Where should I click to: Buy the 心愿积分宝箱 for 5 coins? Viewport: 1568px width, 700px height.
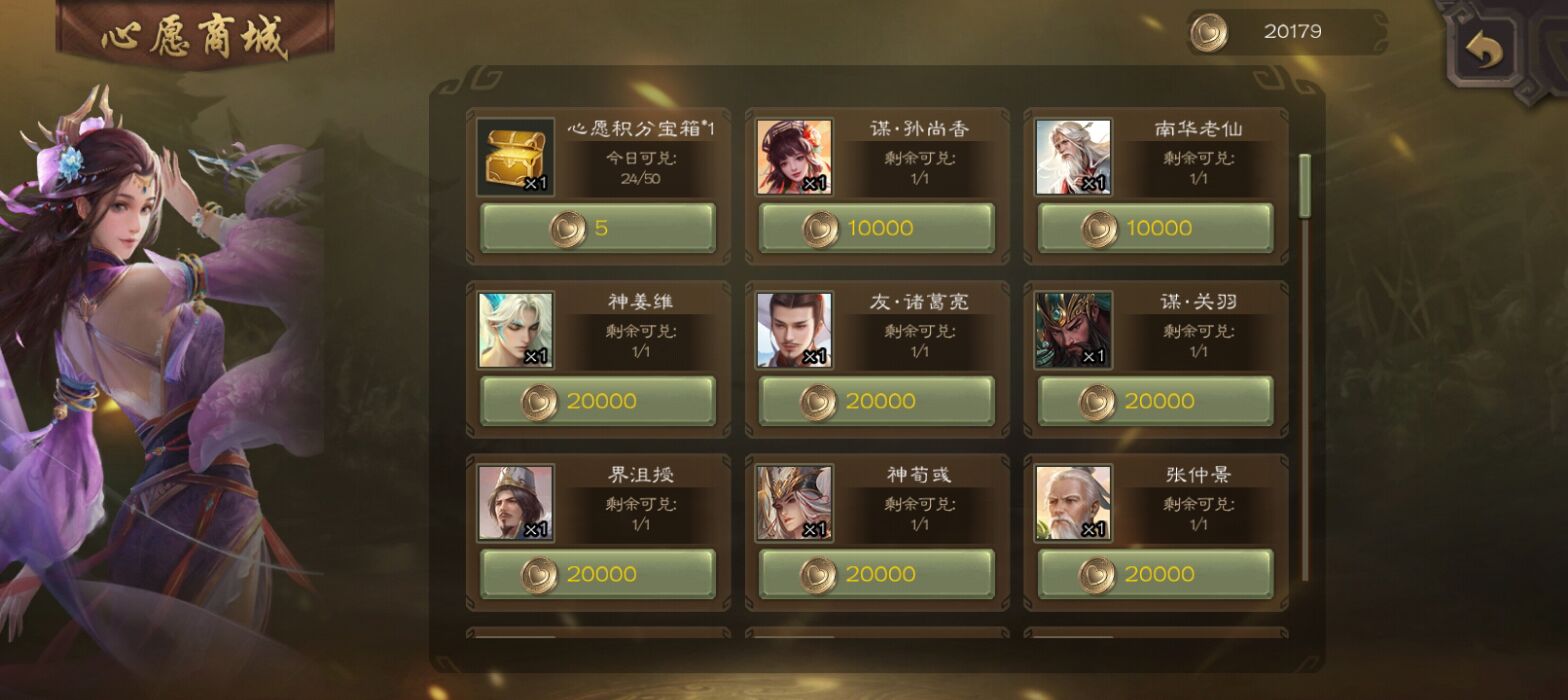(598, 228)
